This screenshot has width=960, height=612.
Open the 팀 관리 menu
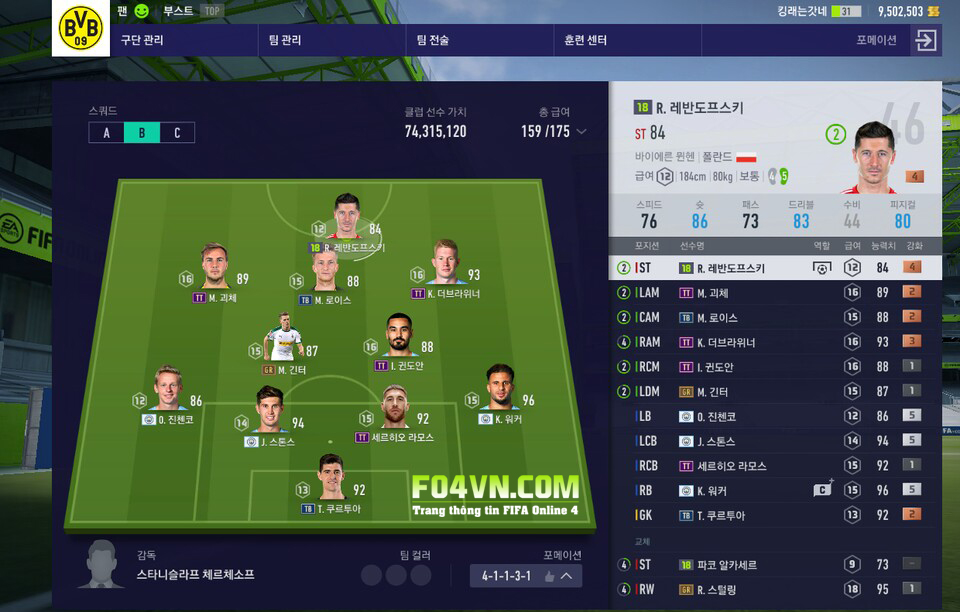285,41
